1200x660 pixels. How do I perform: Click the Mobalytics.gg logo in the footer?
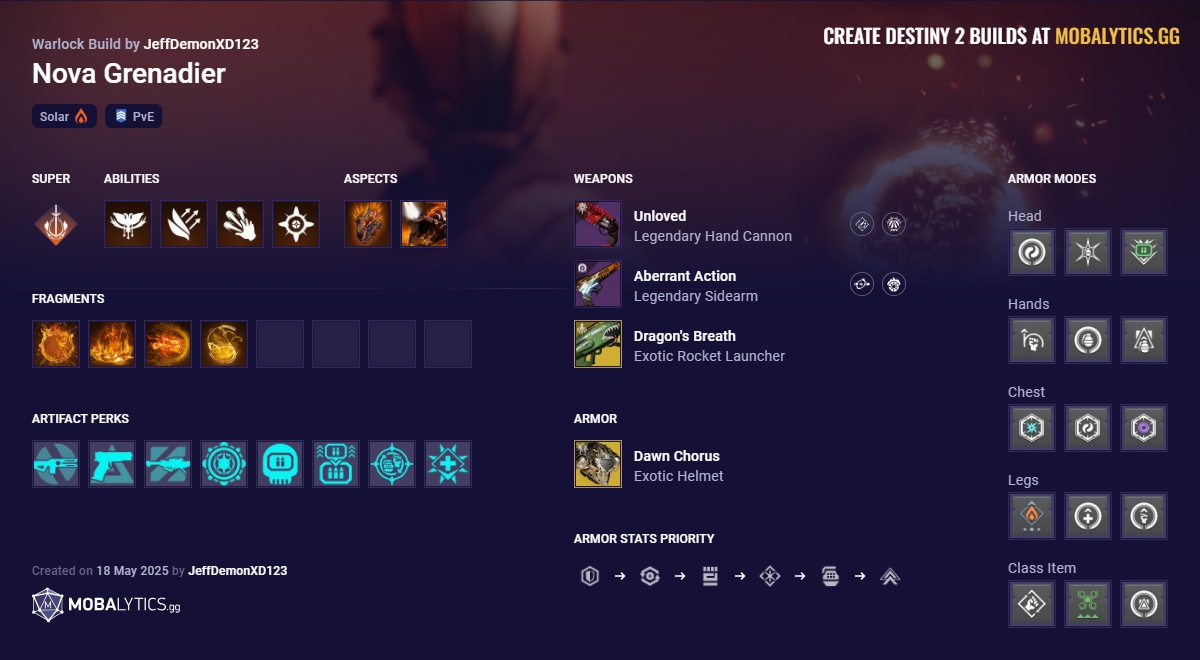(x=106, y=604)
